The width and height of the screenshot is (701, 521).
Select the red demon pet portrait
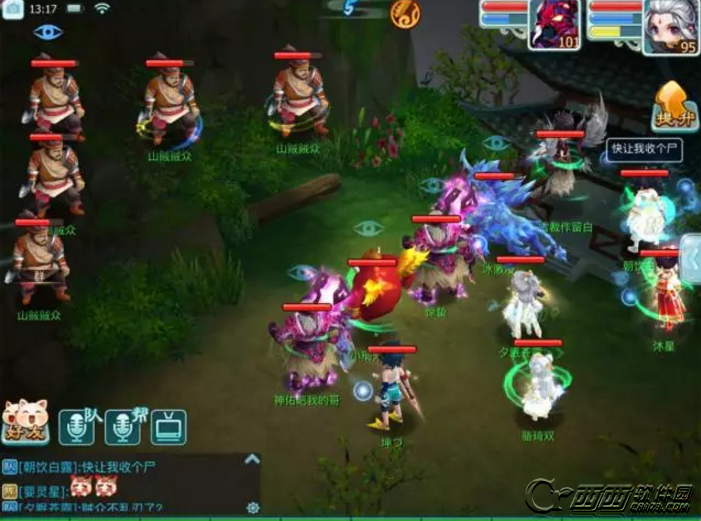[557, 24]
